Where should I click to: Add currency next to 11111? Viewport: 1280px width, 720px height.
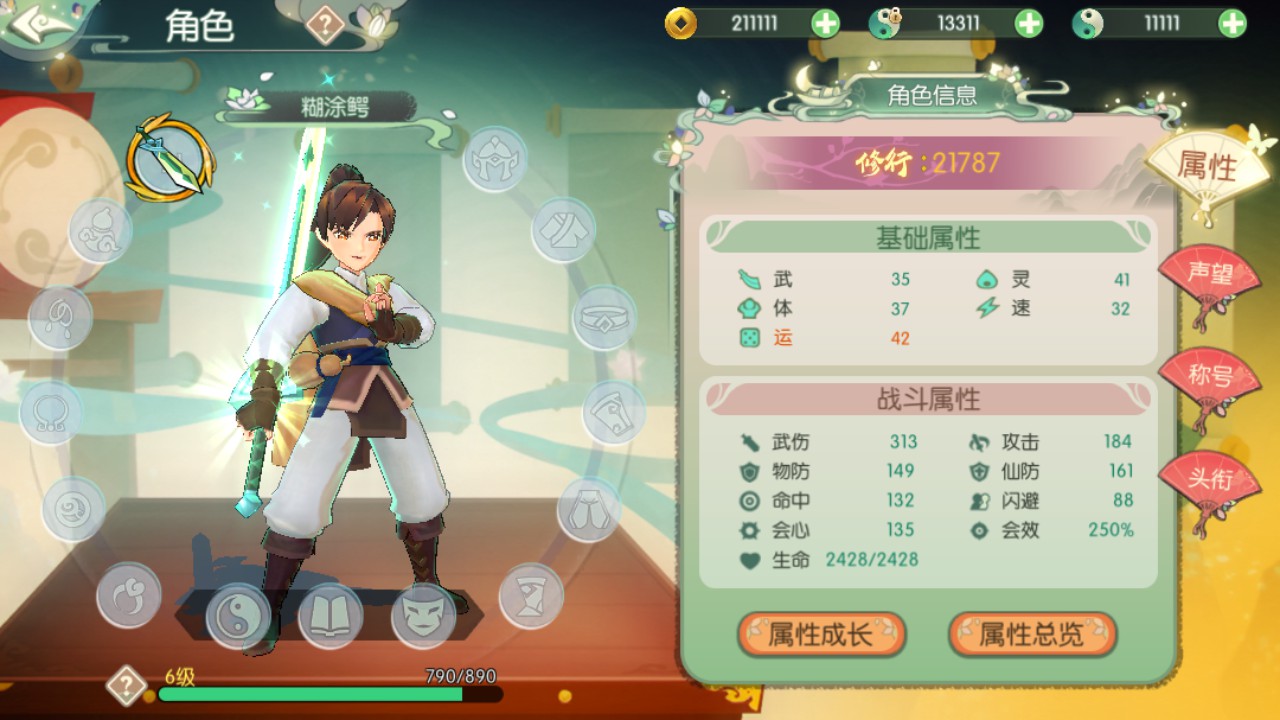click(x=1233, y=23)
